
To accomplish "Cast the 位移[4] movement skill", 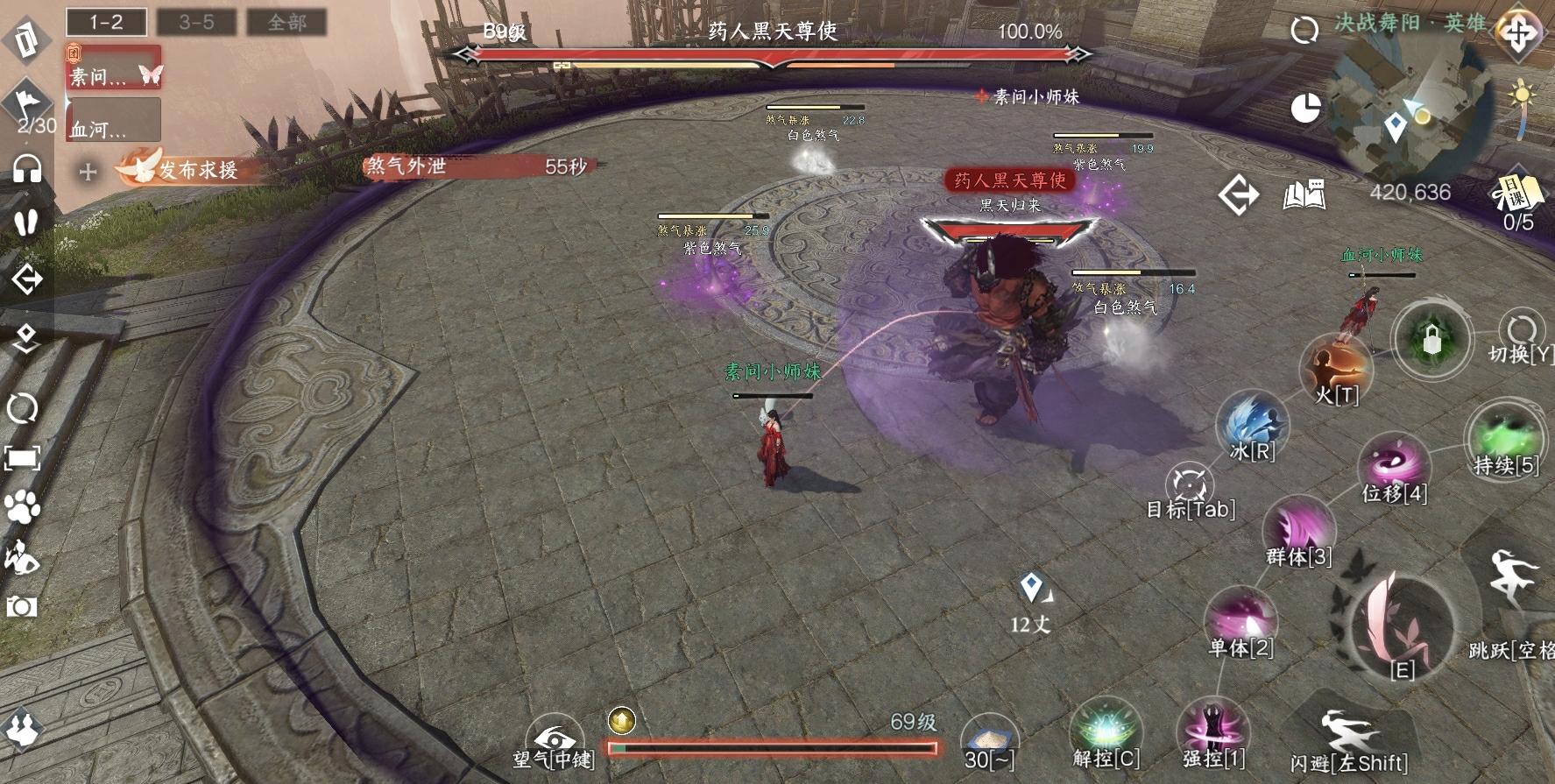I will [1394, 466].
